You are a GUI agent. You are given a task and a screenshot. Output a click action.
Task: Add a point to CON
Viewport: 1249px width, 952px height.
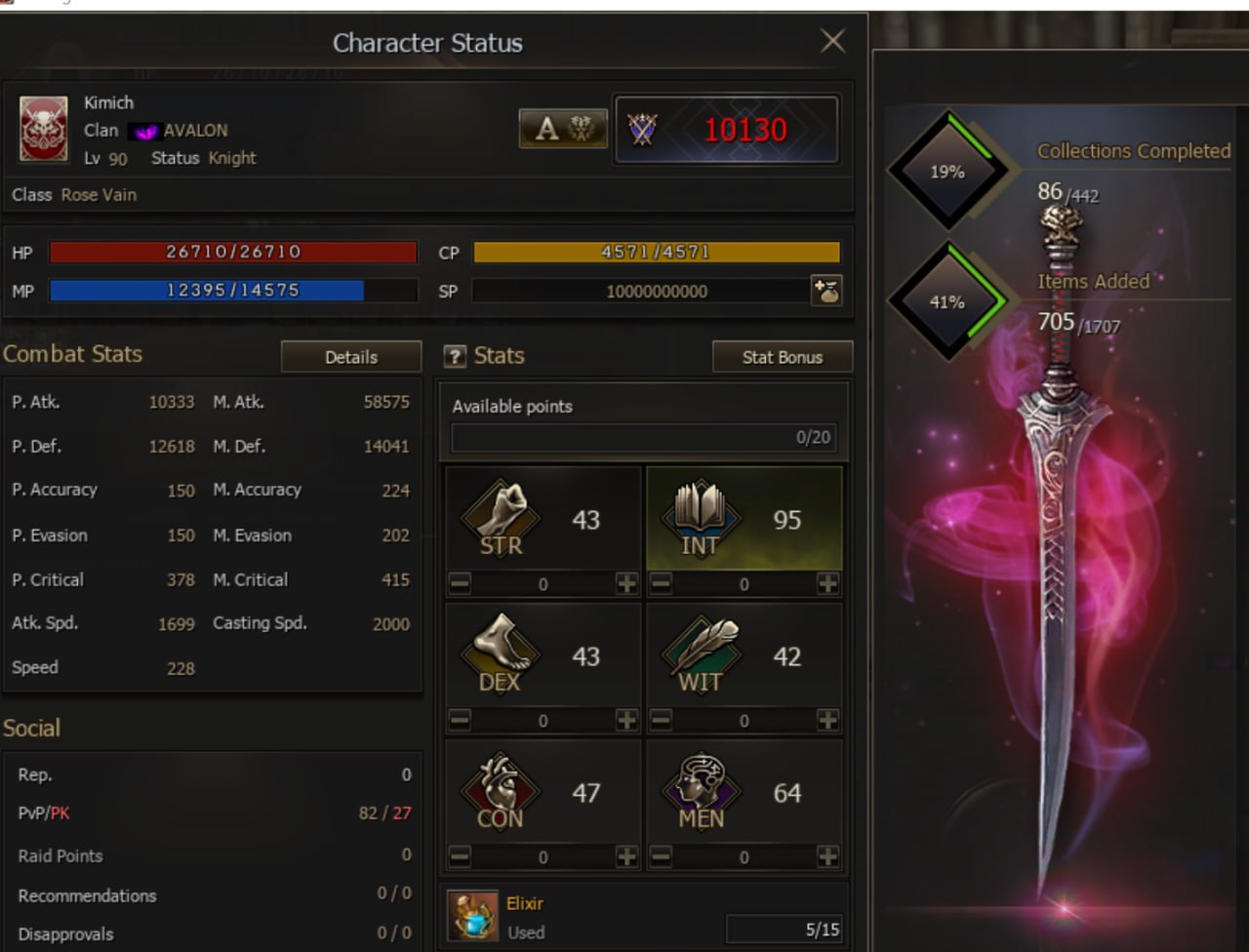click(x=626, y=857)
